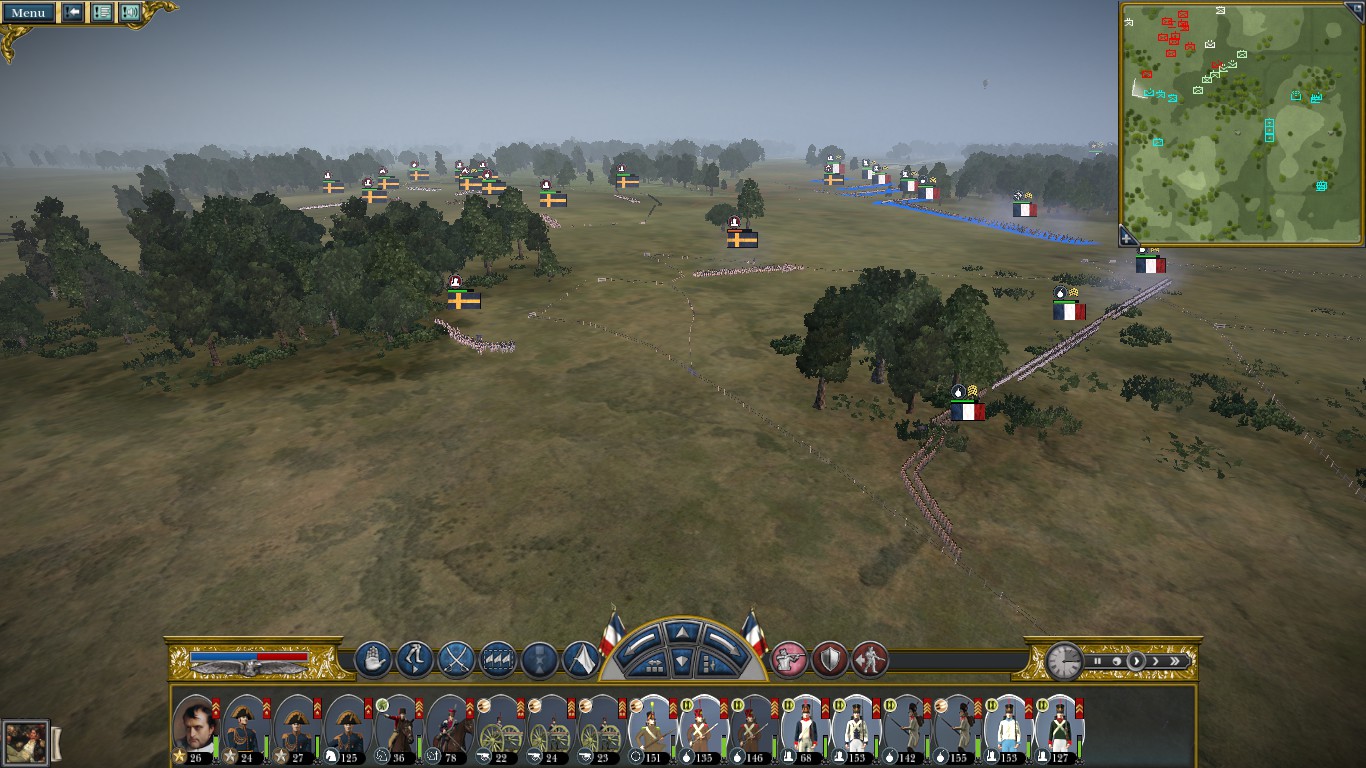This screenshot has width=1366, height=768.
Task: Click the battlefield minimap
Action: tap(1242, 123)
